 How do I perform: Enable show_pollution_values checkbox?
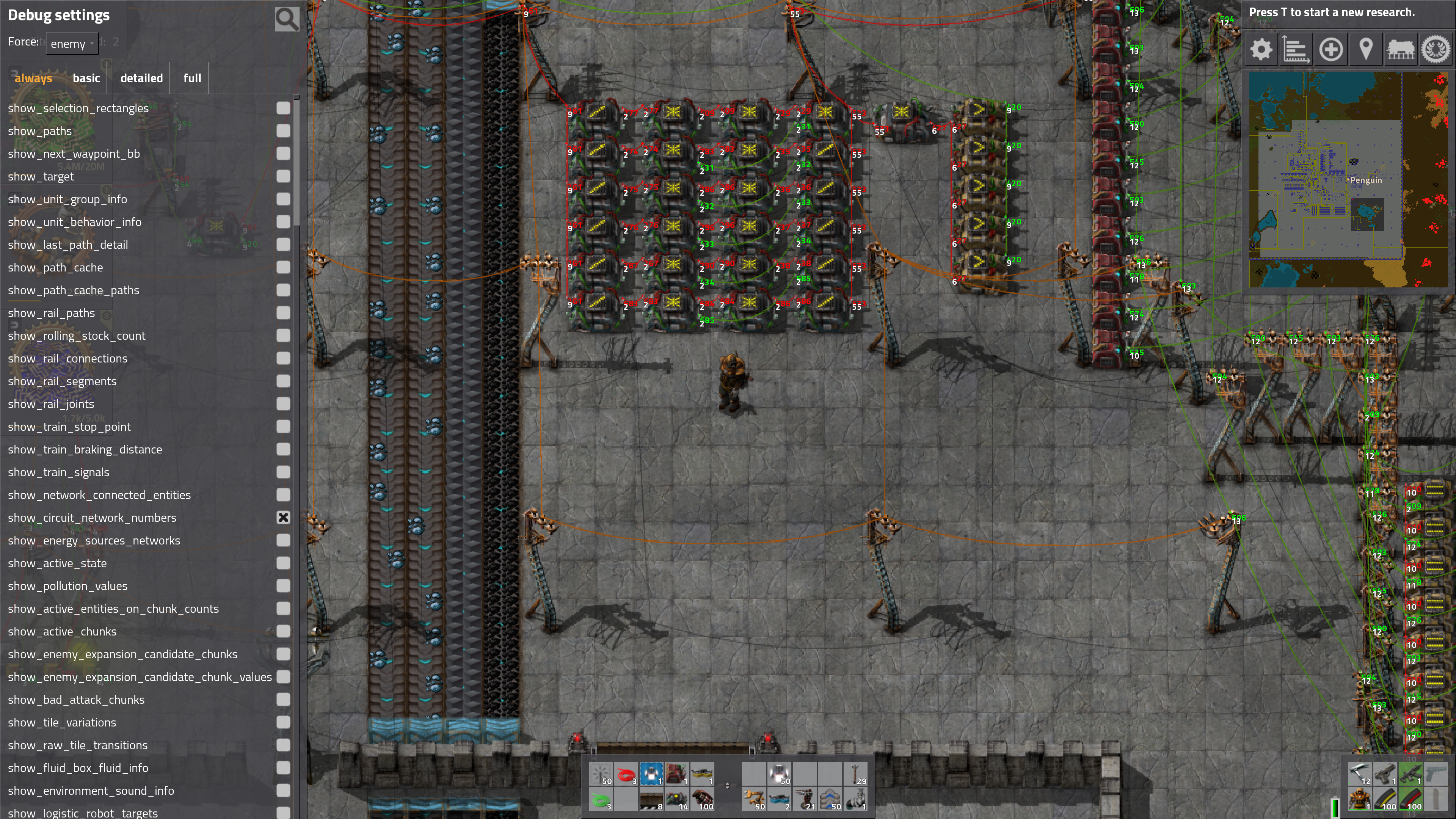[x=283, y=585]
